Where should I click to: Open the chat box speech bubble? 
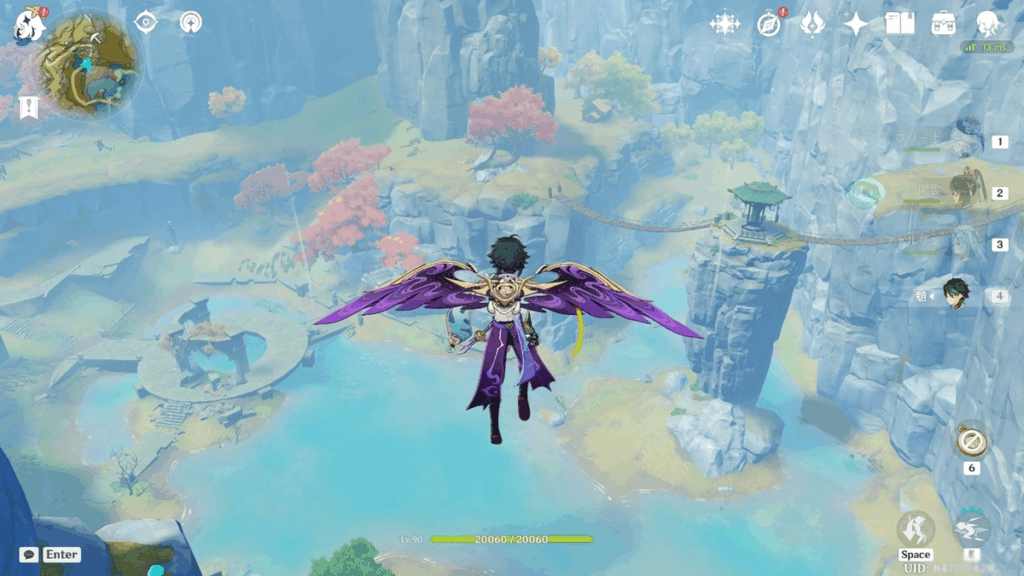29,554
